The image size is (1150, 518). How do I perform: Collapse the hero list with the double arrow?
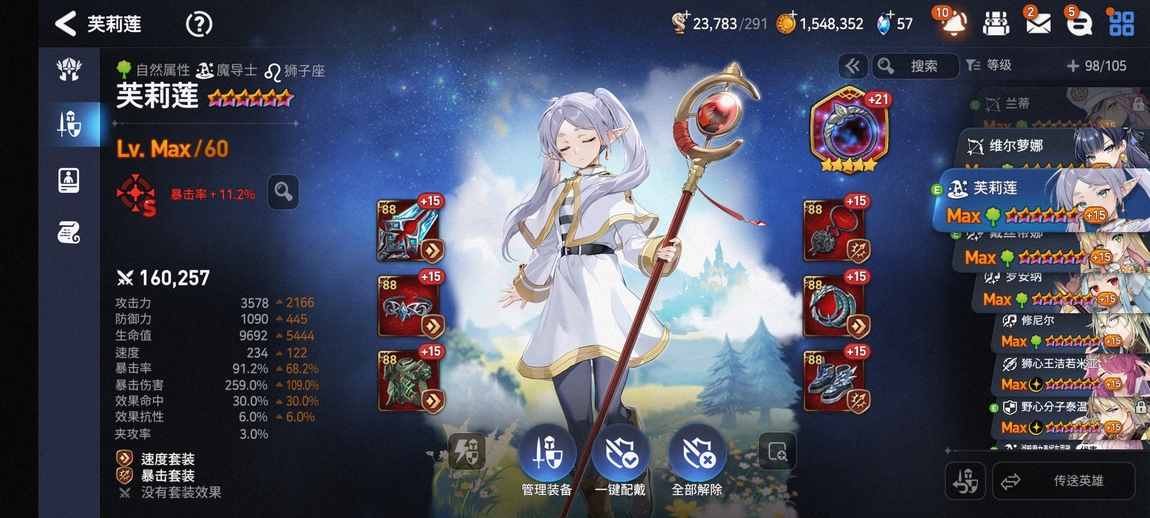coord(852,66)
